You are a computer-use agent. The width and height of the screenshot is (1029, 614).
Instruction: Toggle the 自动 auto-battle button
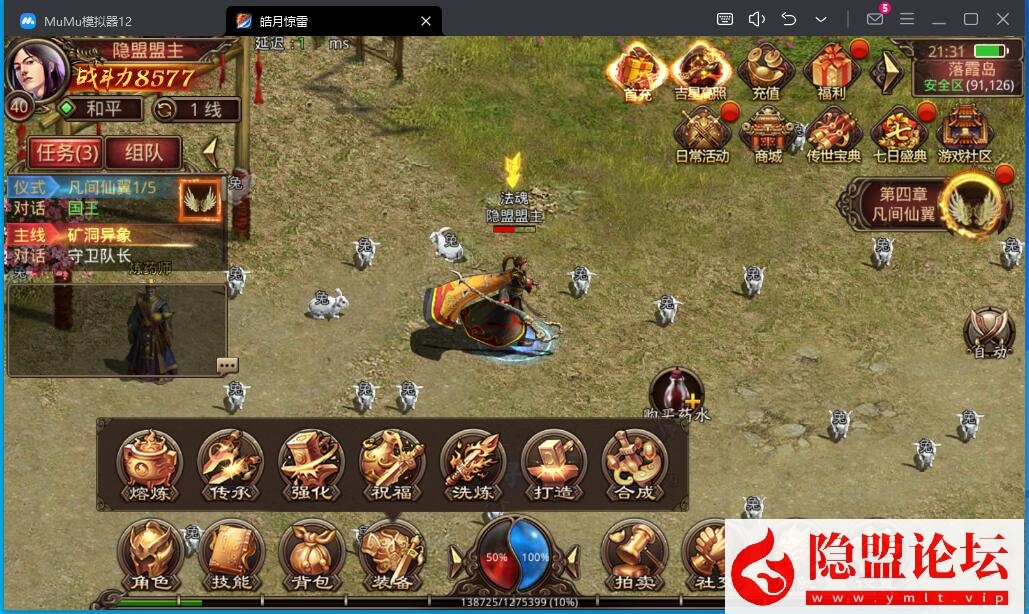tap(990, 334)
